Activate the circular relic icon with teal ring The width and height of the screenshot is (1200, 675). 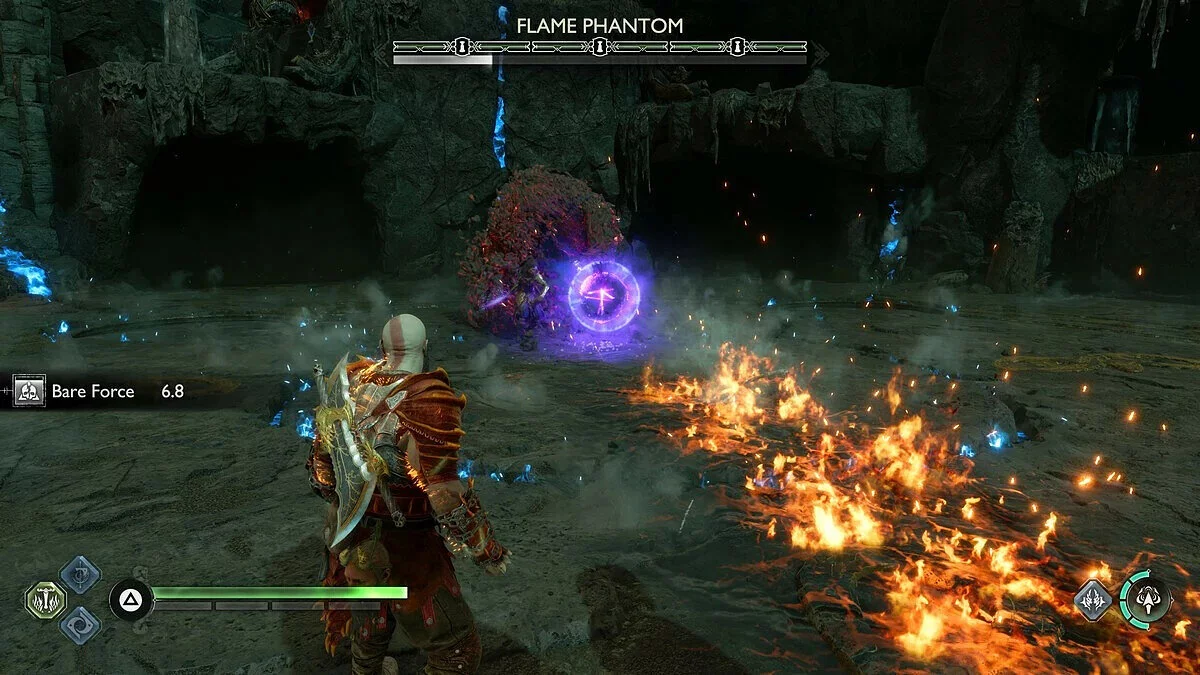[1146, 599]
